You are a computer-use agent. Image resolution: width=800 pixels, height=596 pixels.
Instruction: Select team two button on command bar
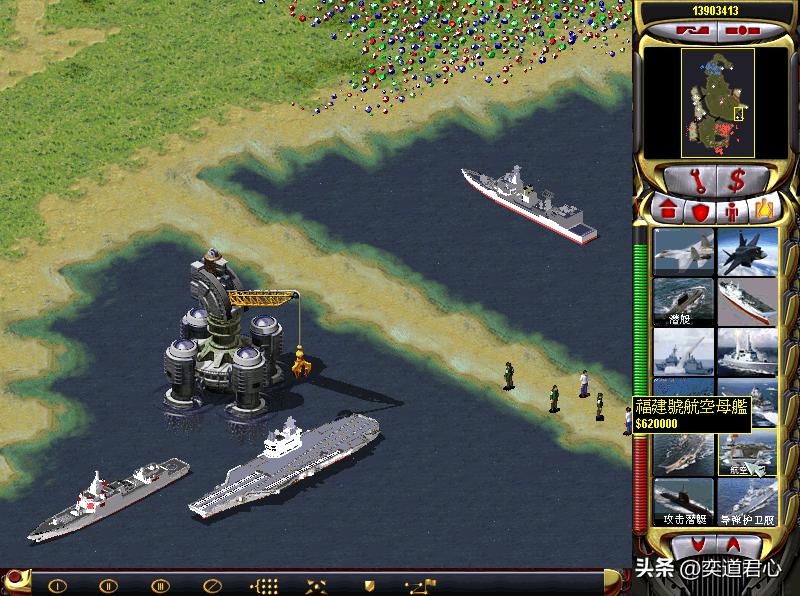click(x=108, y=585)
